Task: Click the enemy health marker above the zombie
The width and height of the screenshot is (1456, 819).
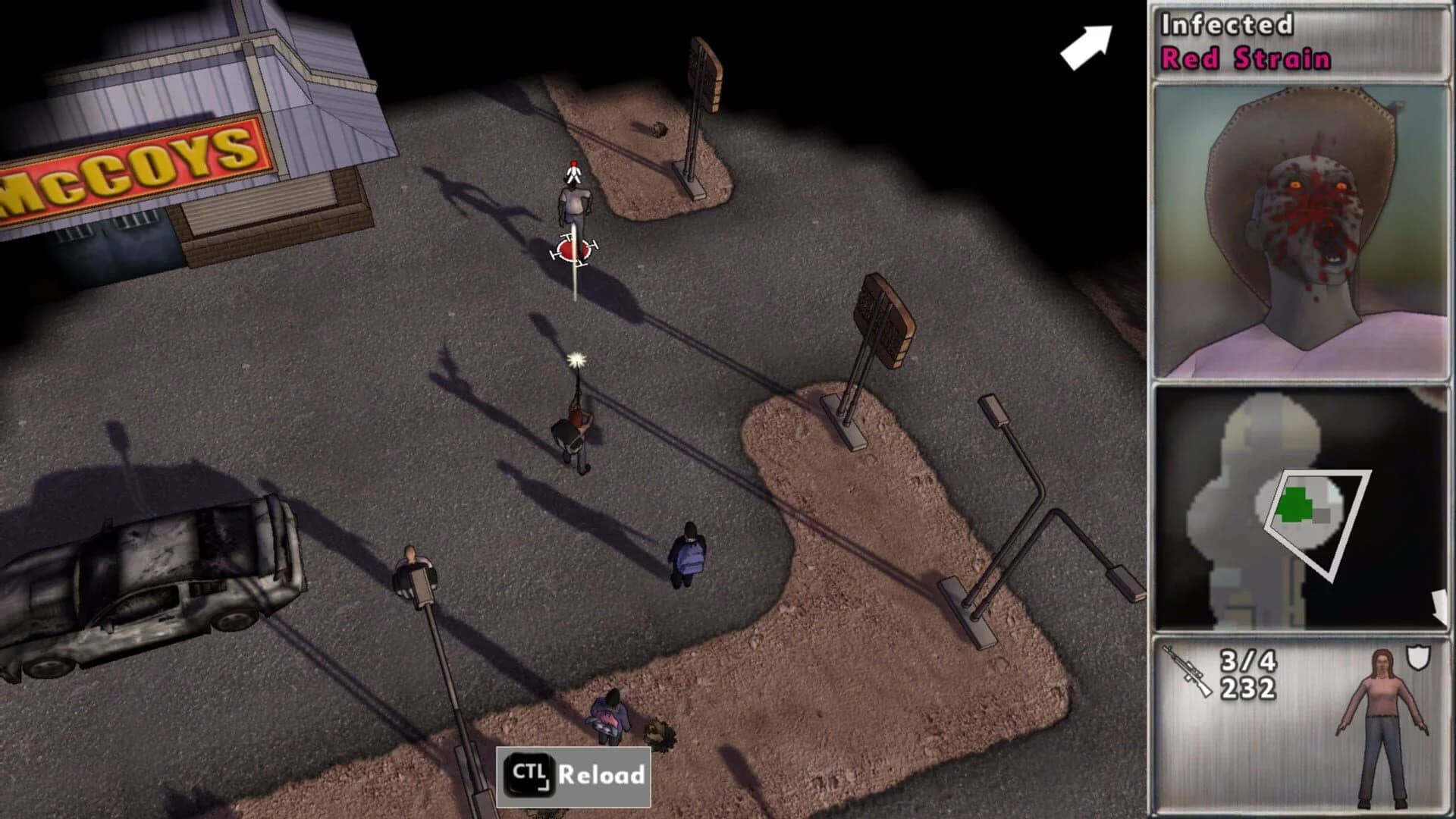Action: 573,171
